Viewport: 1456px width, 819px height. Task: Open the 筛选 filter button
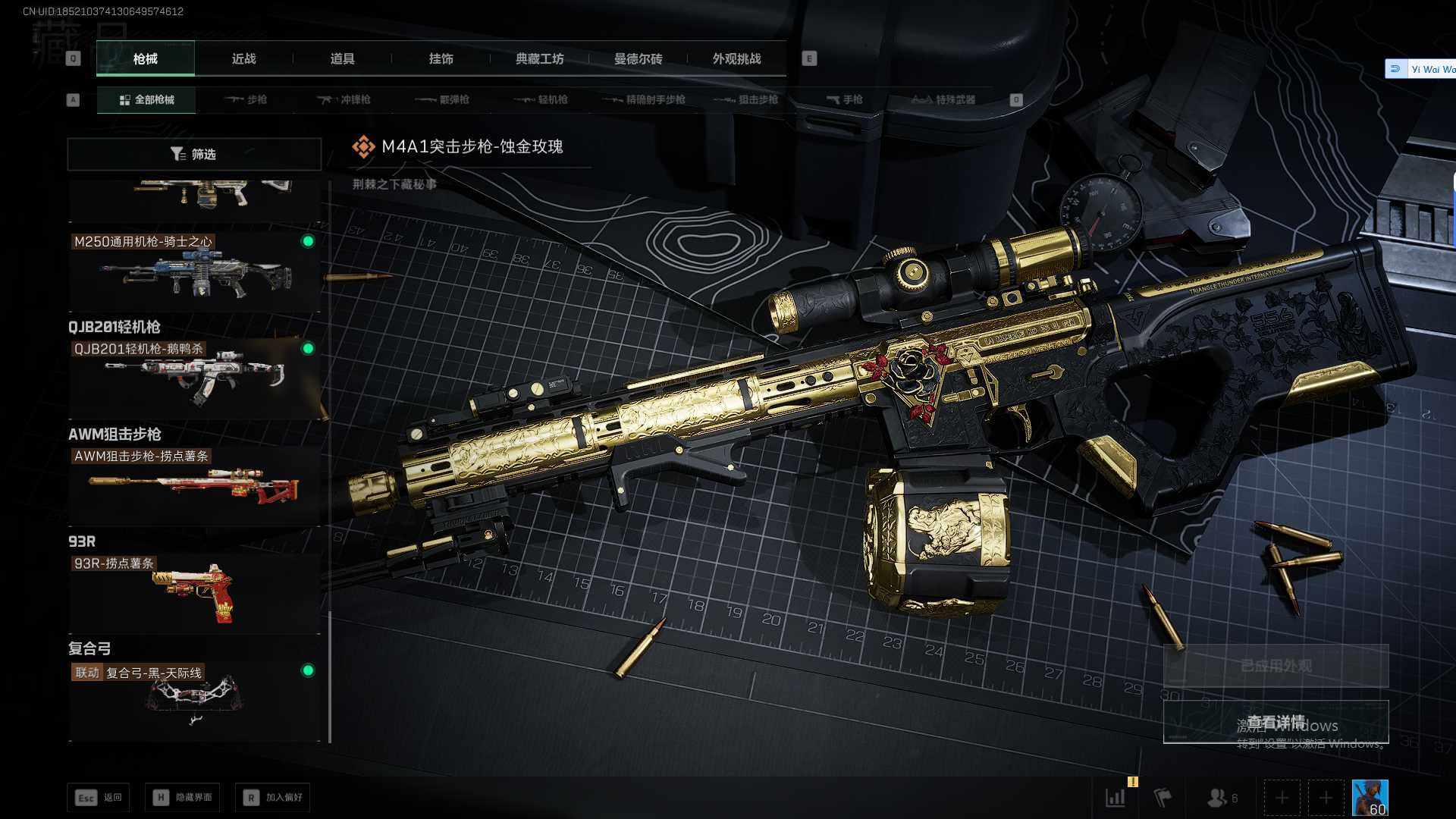click(194, 154)
